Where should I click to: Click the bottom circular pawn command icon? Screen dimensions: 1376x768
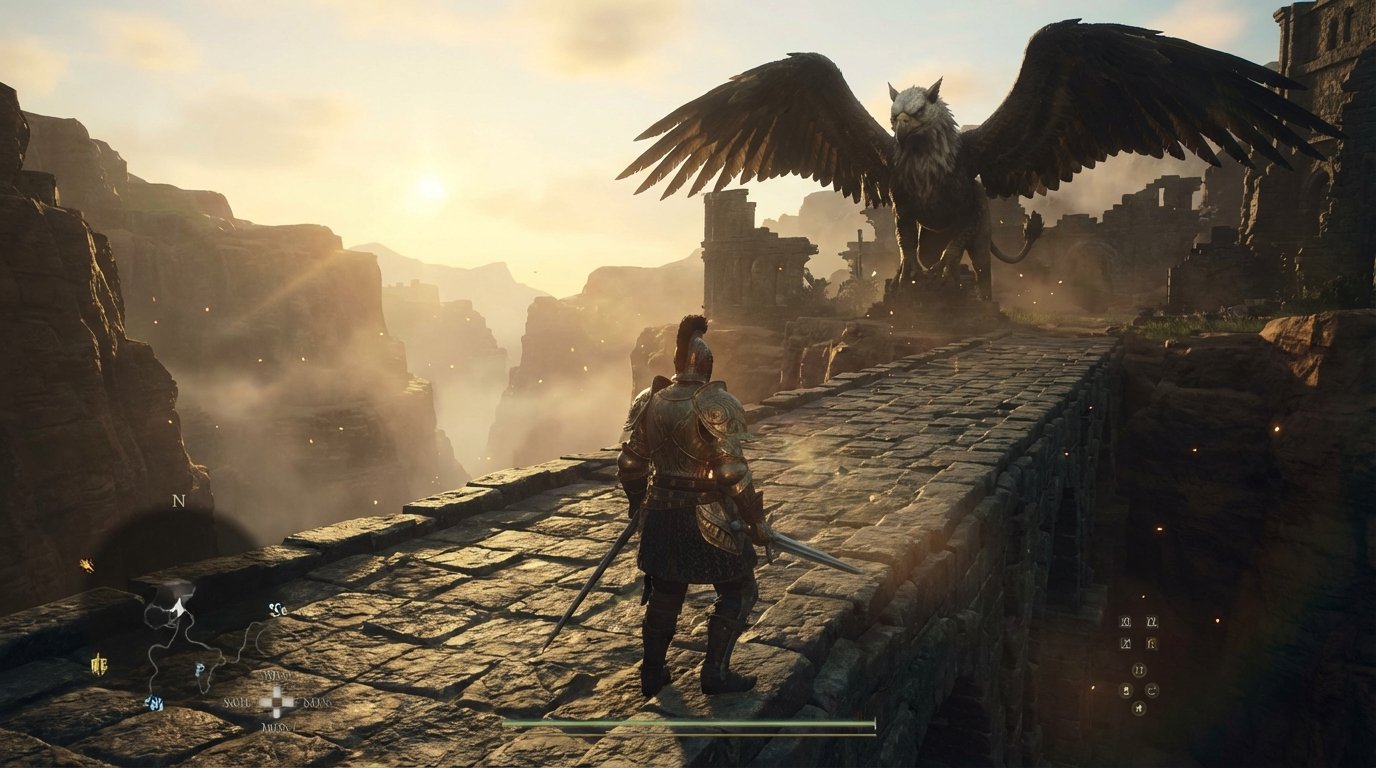click(1139, 708)
